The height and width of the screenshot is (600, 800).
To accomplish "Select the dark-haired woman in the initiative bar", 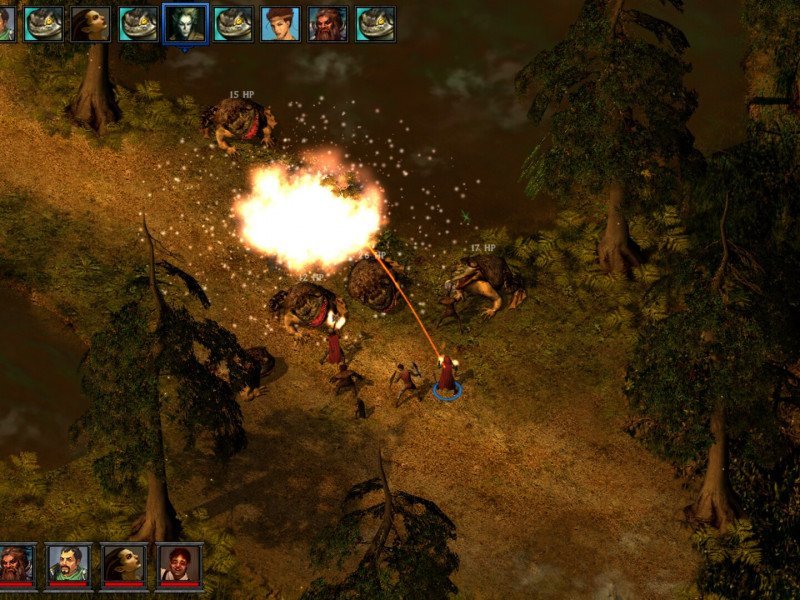I will (x=90, y=23).
